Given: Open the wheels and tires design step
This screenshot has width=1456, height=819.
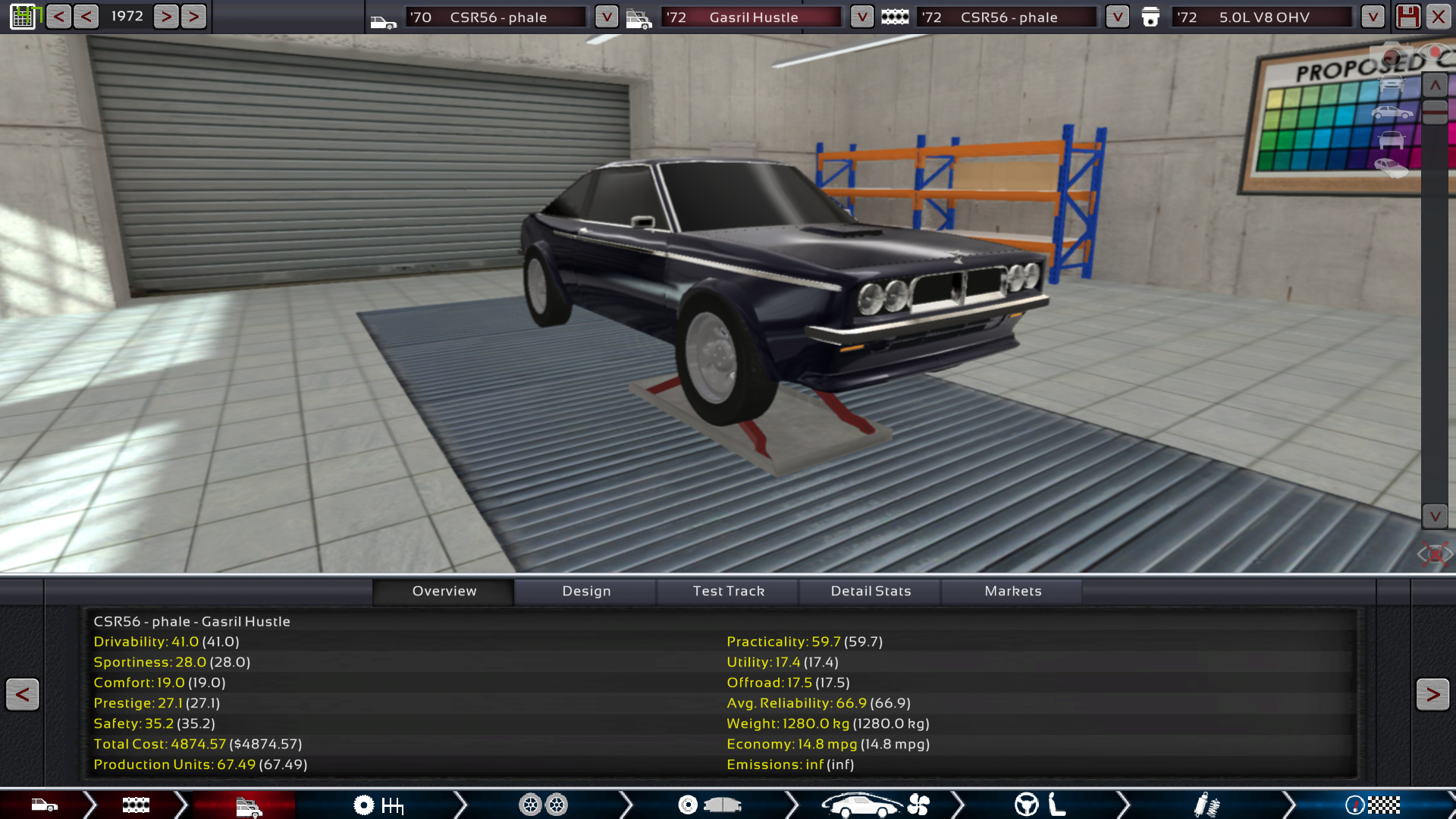Looking at the screenshot, I should point(543,805).
